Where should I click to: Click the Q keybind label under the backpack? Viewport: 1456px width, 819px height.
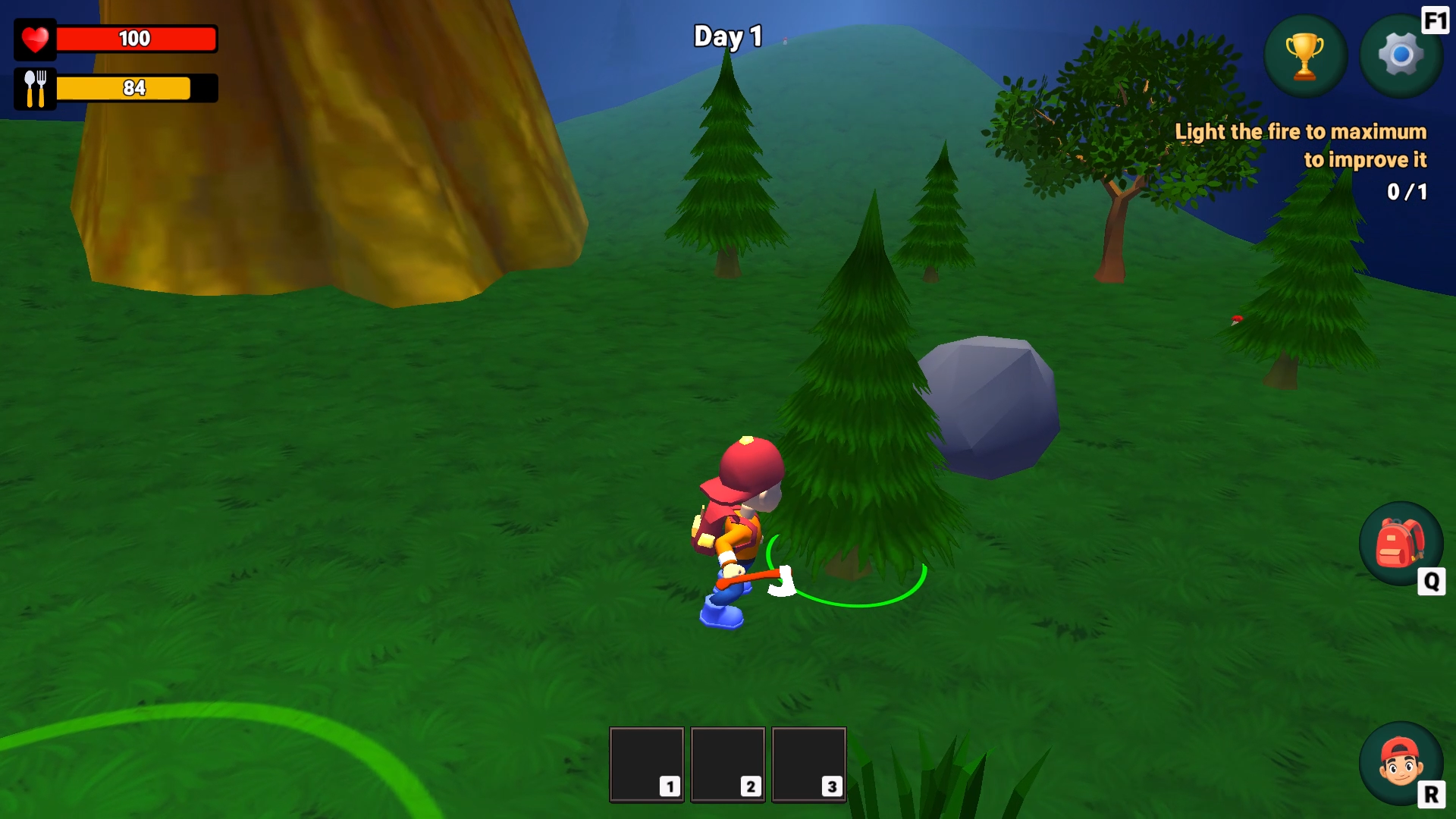pos(1432,581)
